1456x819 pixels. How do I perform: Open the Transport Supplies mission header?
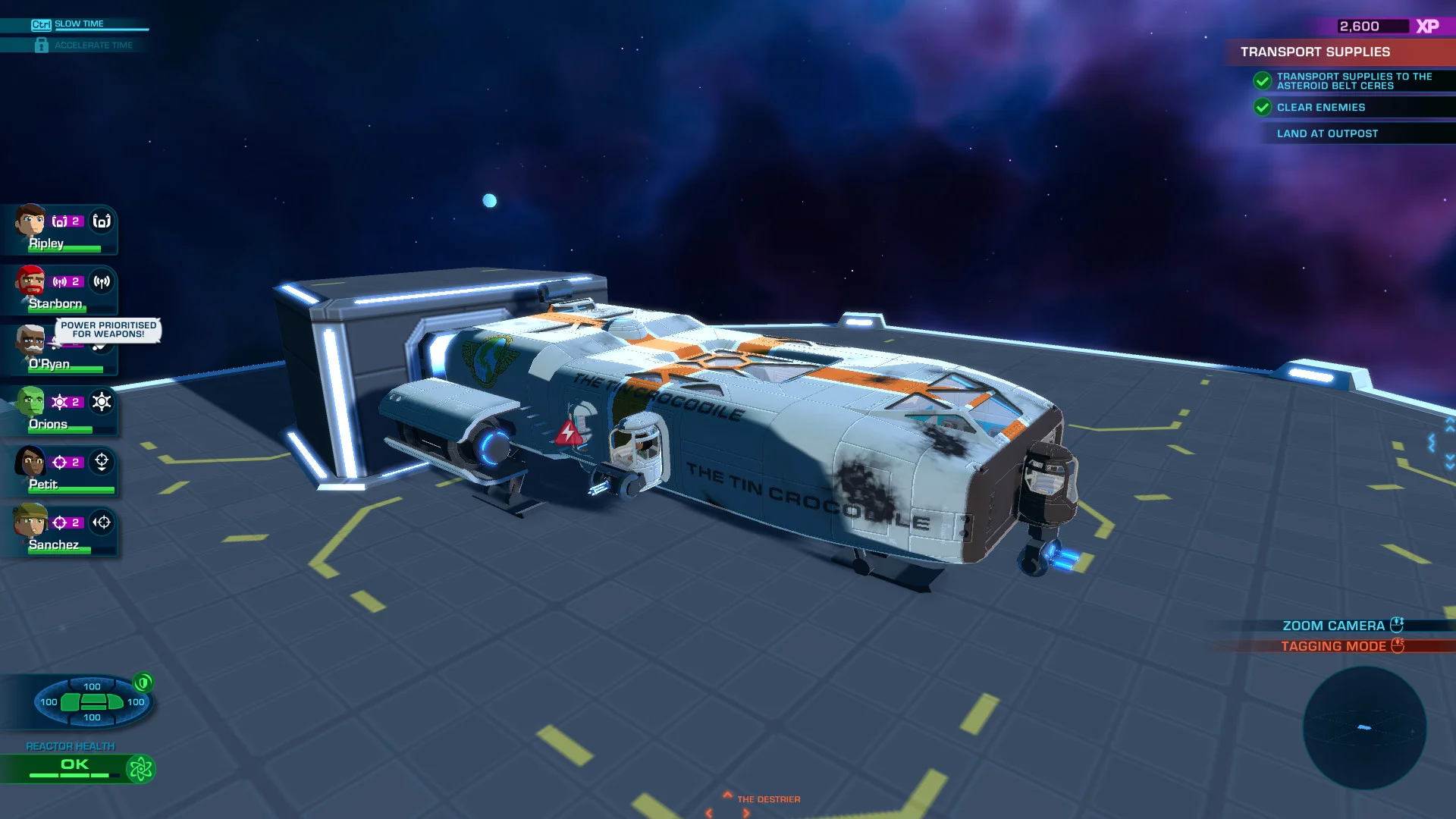coord(1316,52)
